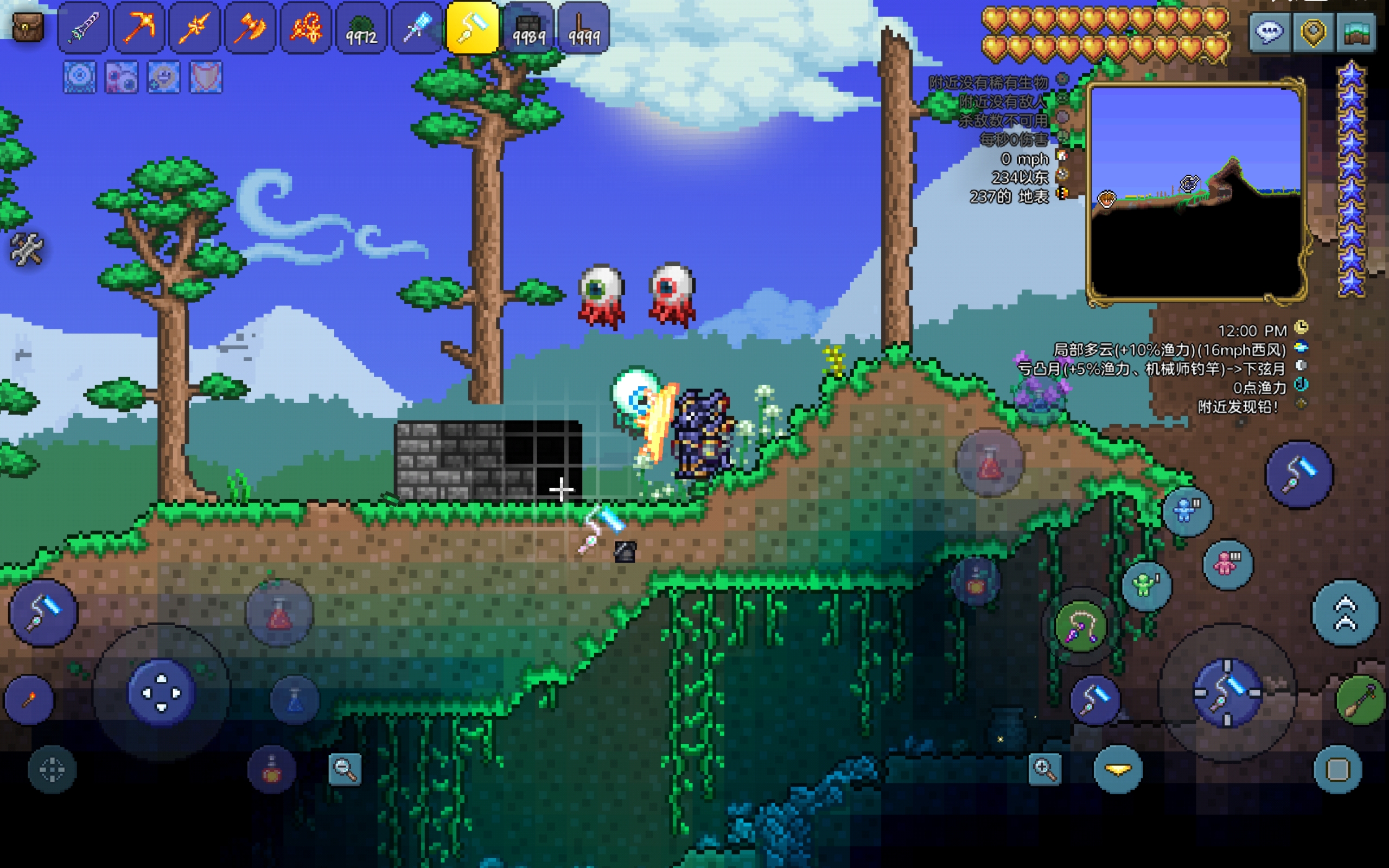Zoom in with the plus magnifier
Screen dimensions: 1389x868
point(1044,769)
